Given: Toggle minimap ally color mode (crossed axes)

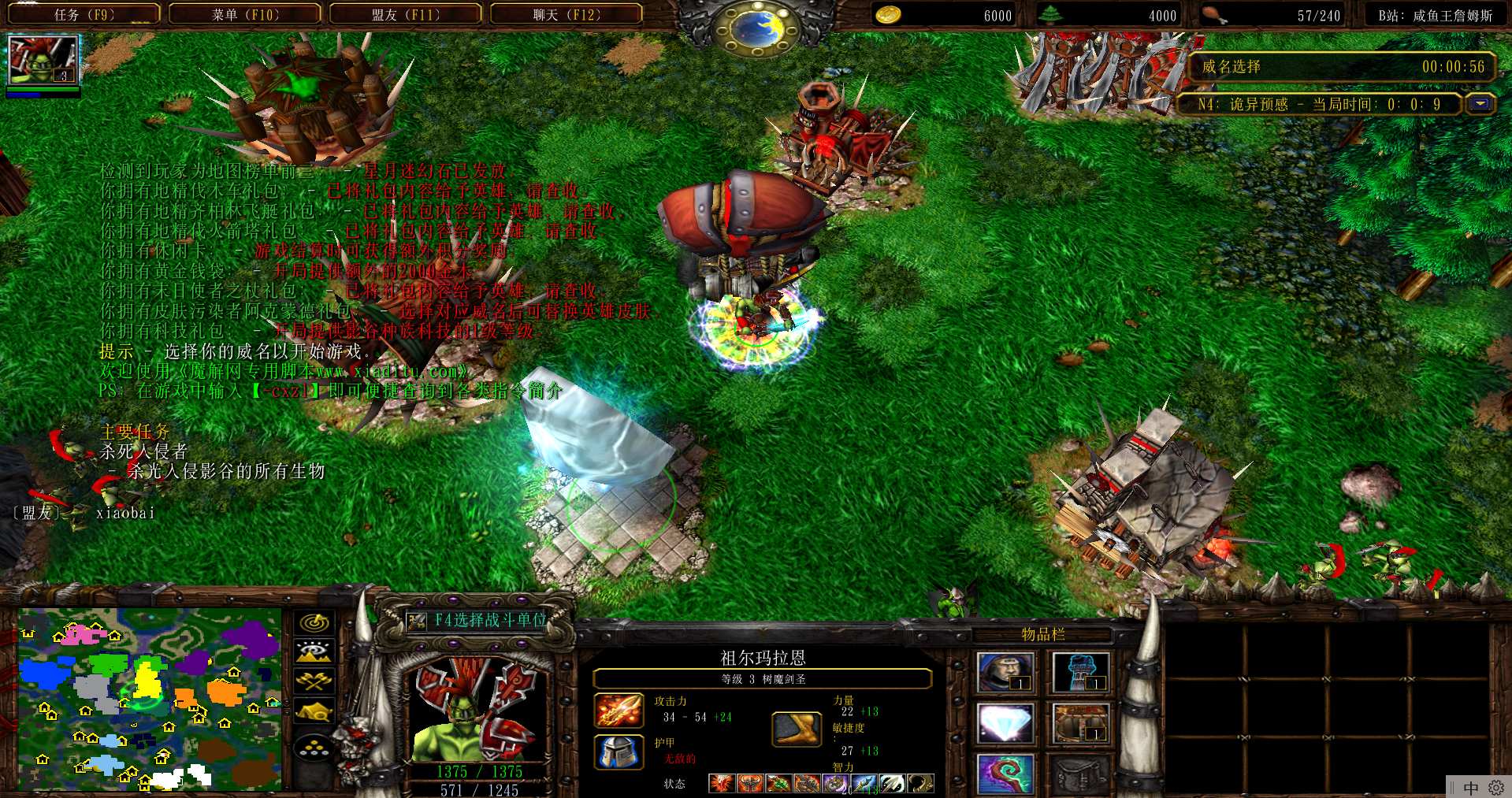Looking at the screenshot, I should (x=314, y=681).
